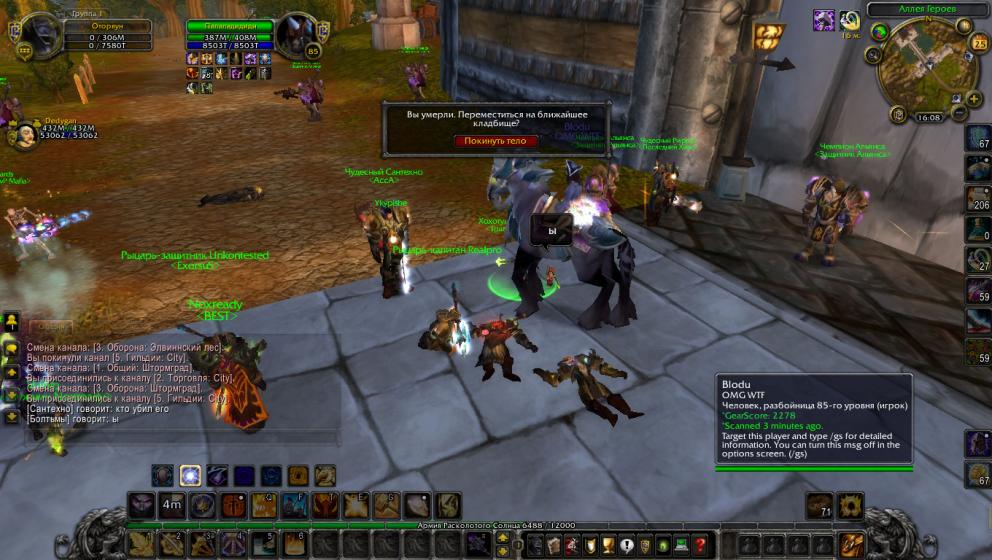Activate the glowing white orb stance button
The height and width of the screenshot is (560, 992).
[x=190, y=476]
